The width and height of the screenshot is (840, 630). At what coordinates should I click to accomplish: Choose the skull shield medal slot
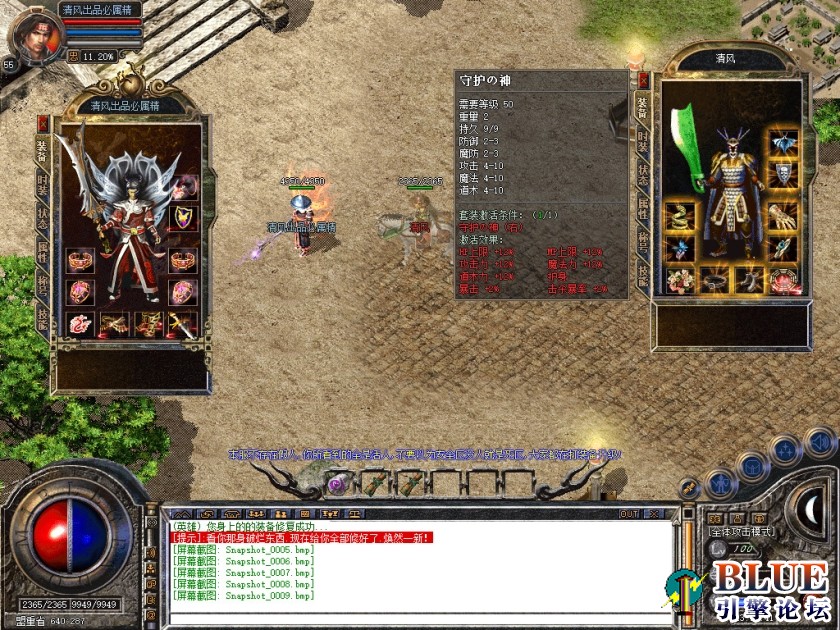[x=783, y=174]
